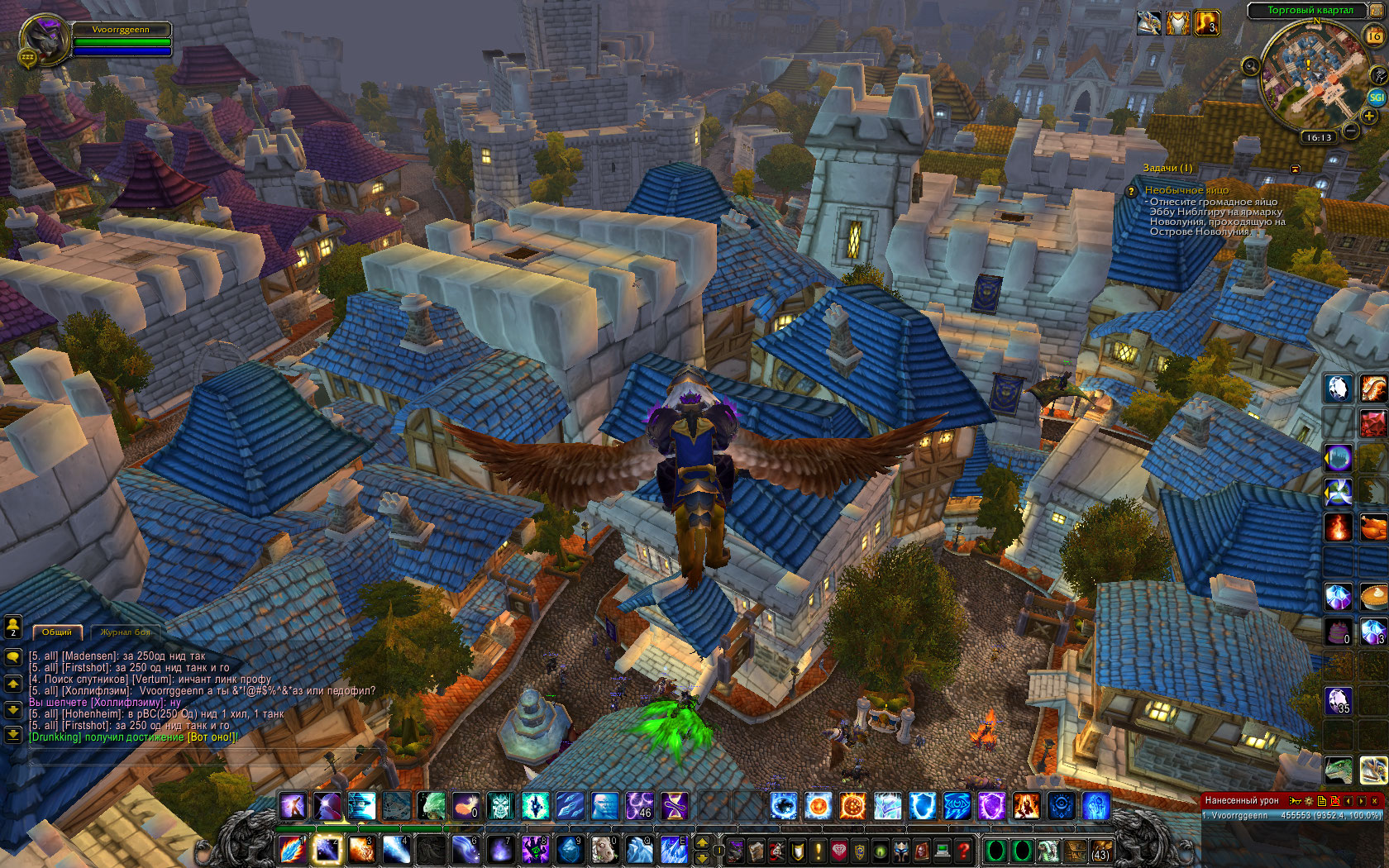Open the main backpack bag slot
This screenshot has height=868, width=1389.
1100,850
